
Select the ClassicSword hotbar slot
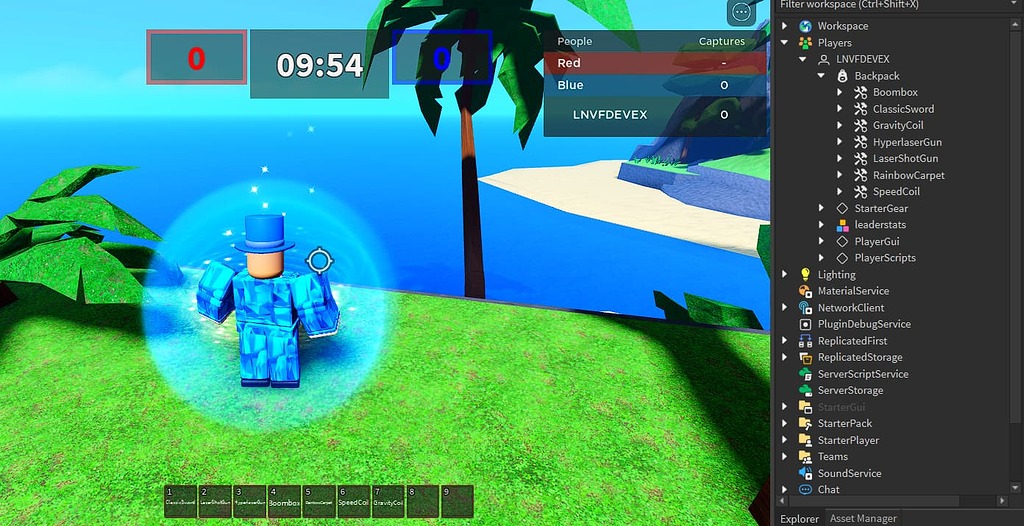point(181,501)
